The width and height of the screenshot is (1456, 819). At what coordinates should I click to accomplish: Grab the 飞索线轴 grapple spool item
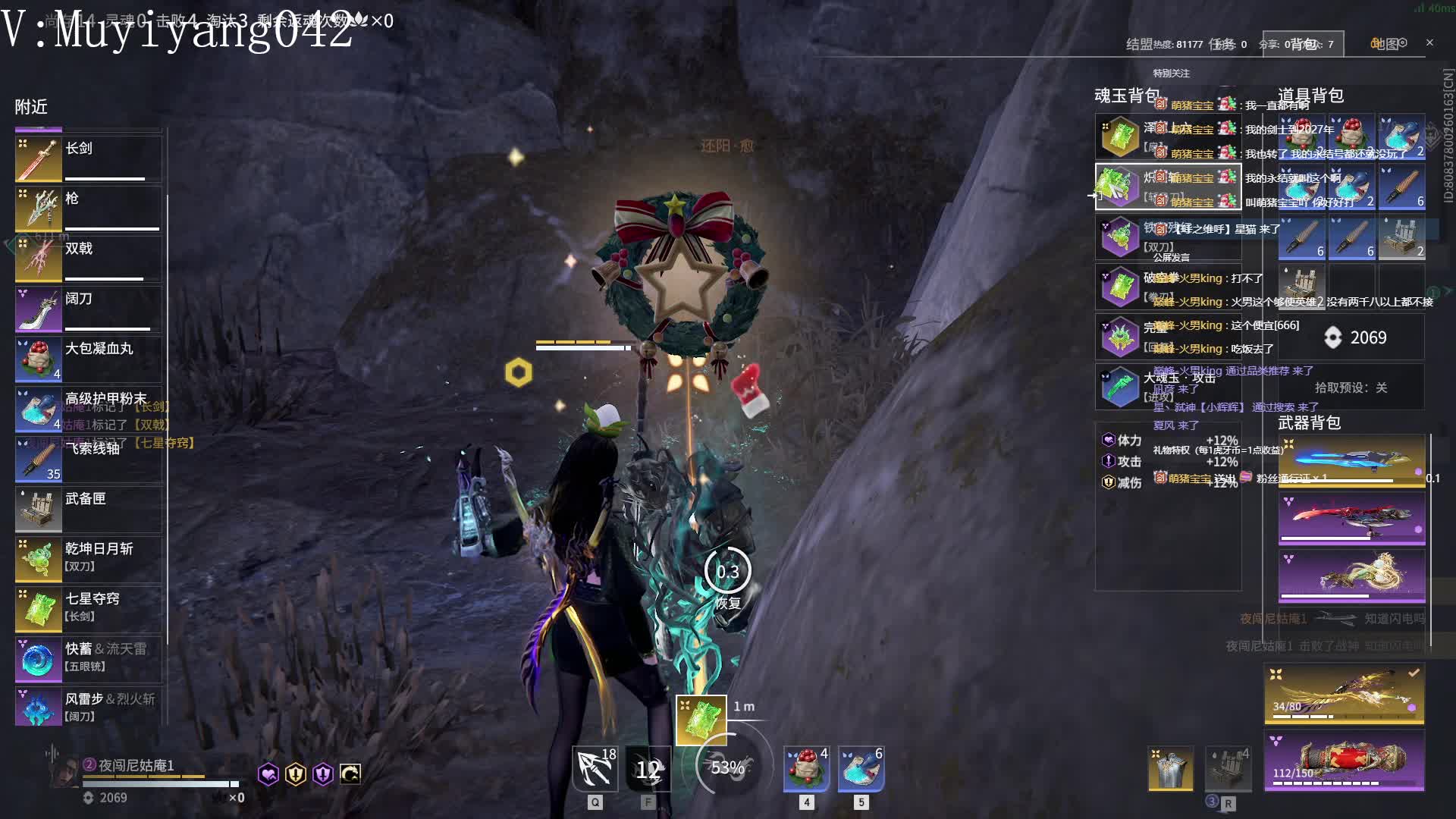click(x=88, y=459)
